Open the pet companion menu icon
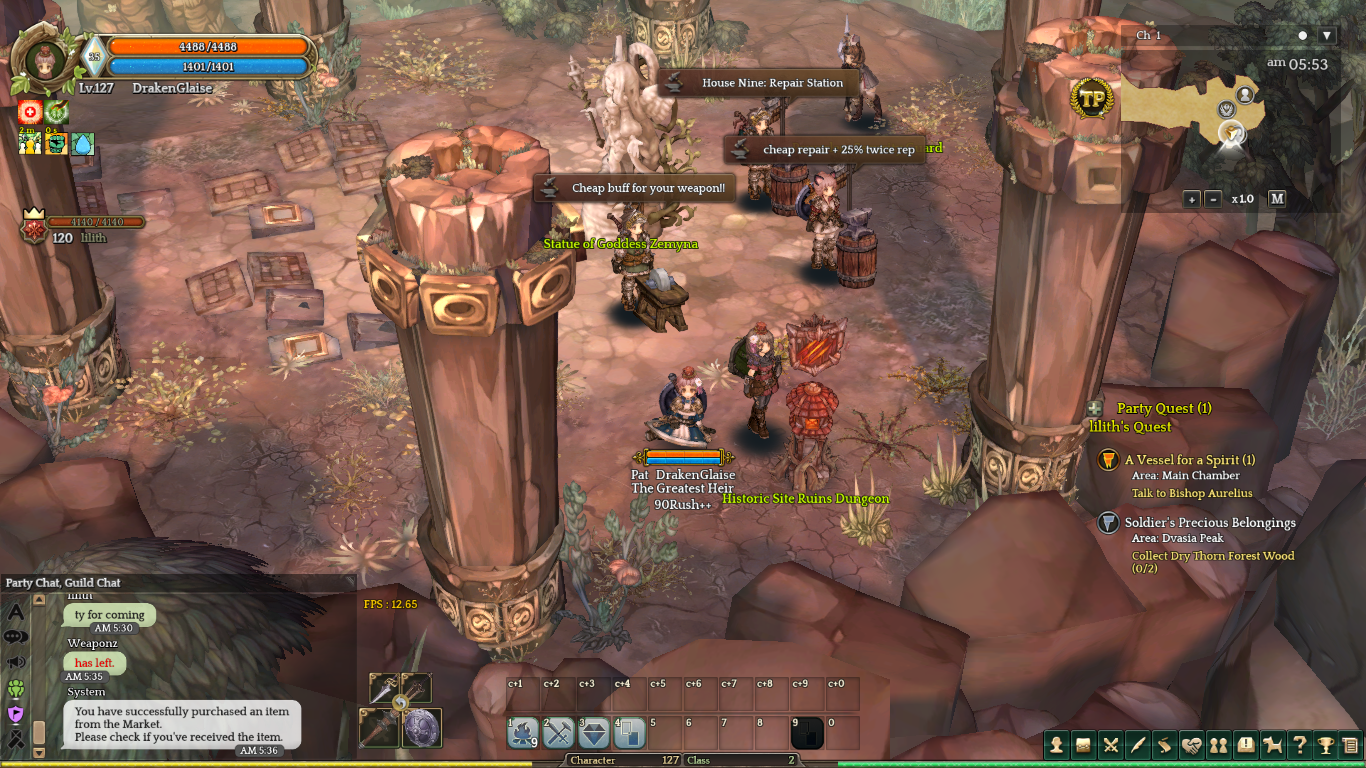Screen dimensions: 1366x768 (1273, 745)
